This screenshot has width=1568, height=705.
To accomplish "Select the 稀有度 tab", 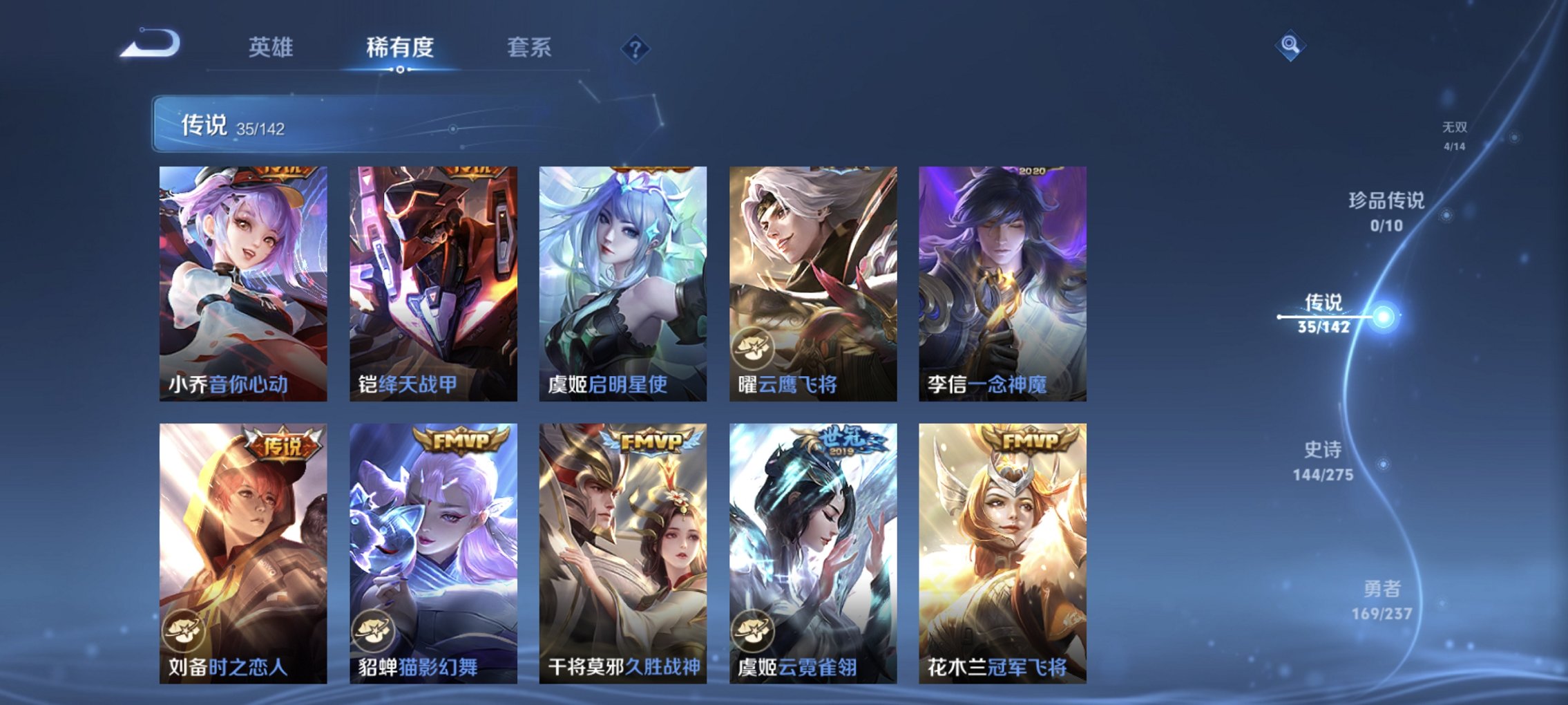I will (399, 47).
